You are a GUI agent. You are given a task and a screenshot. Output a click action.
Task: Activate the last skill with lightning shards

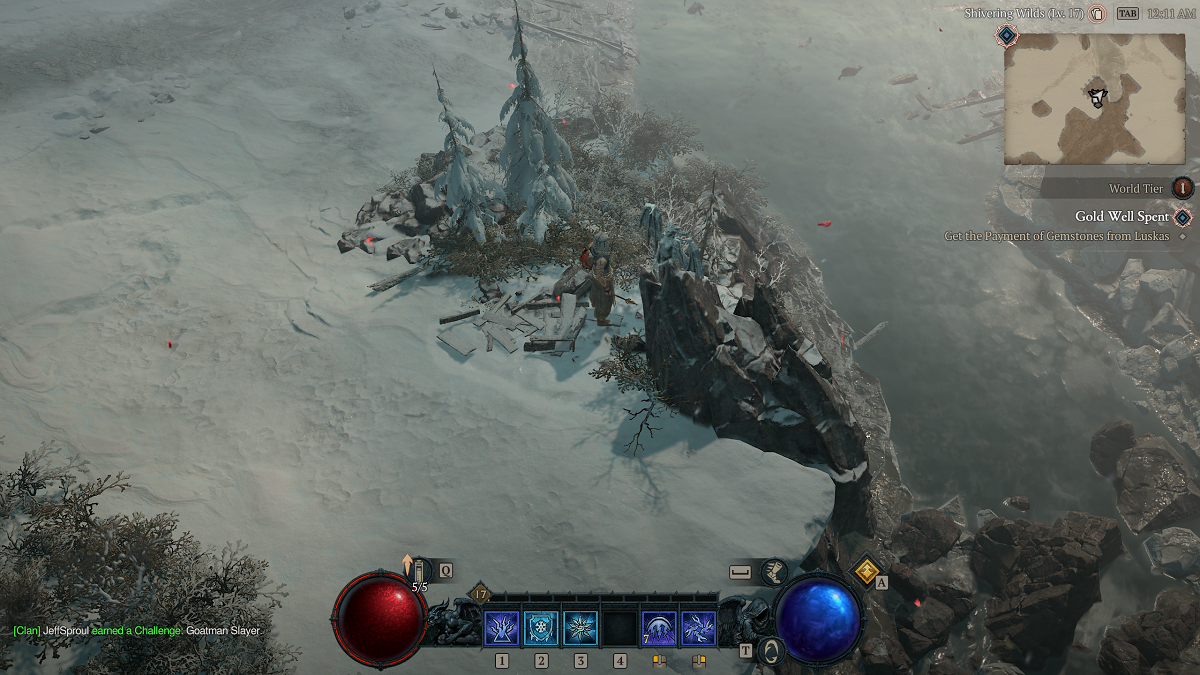coord(698,628)
